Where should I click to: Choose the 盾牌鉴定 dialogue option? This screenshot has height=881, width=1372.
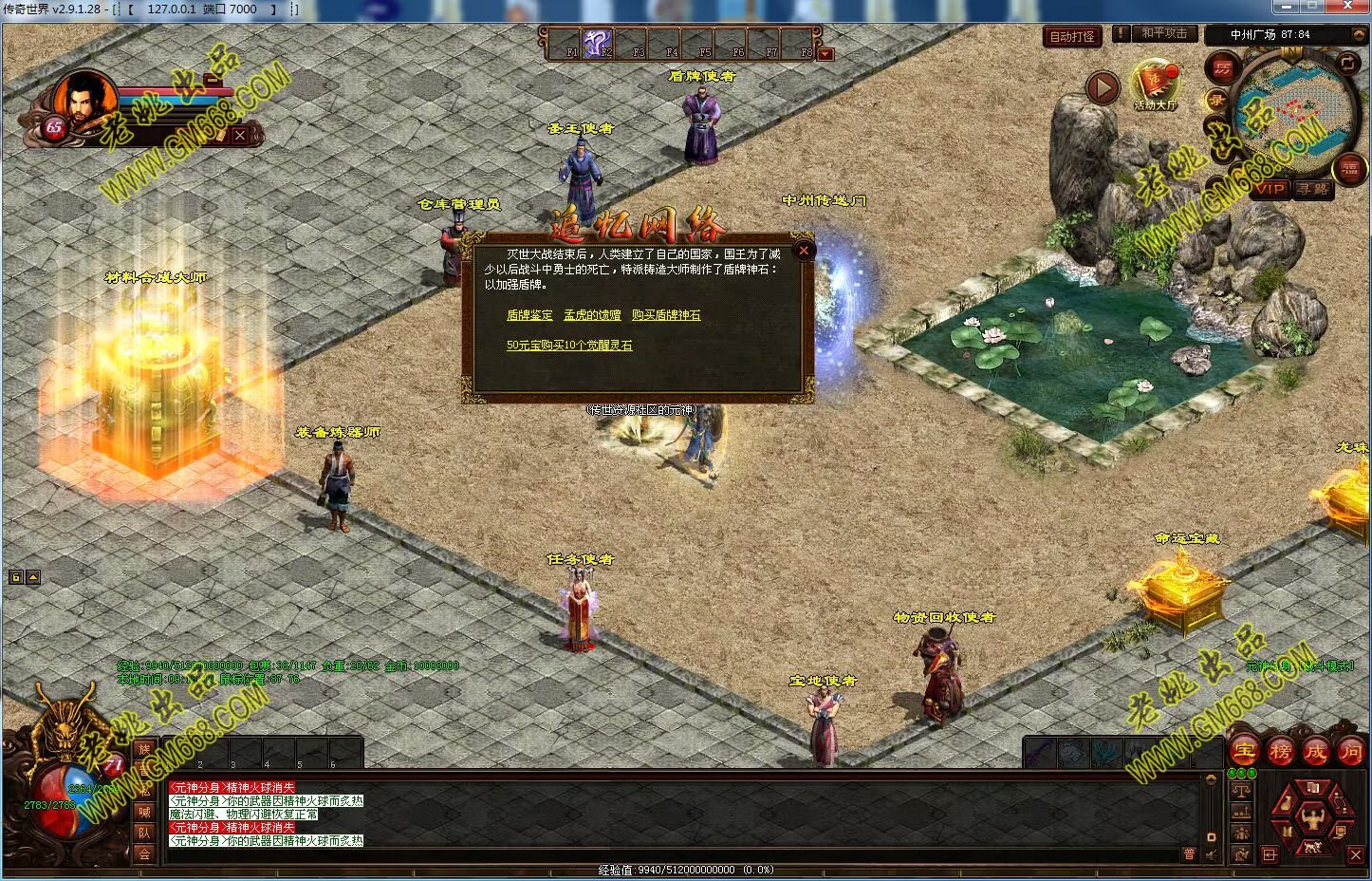[529, 315]
